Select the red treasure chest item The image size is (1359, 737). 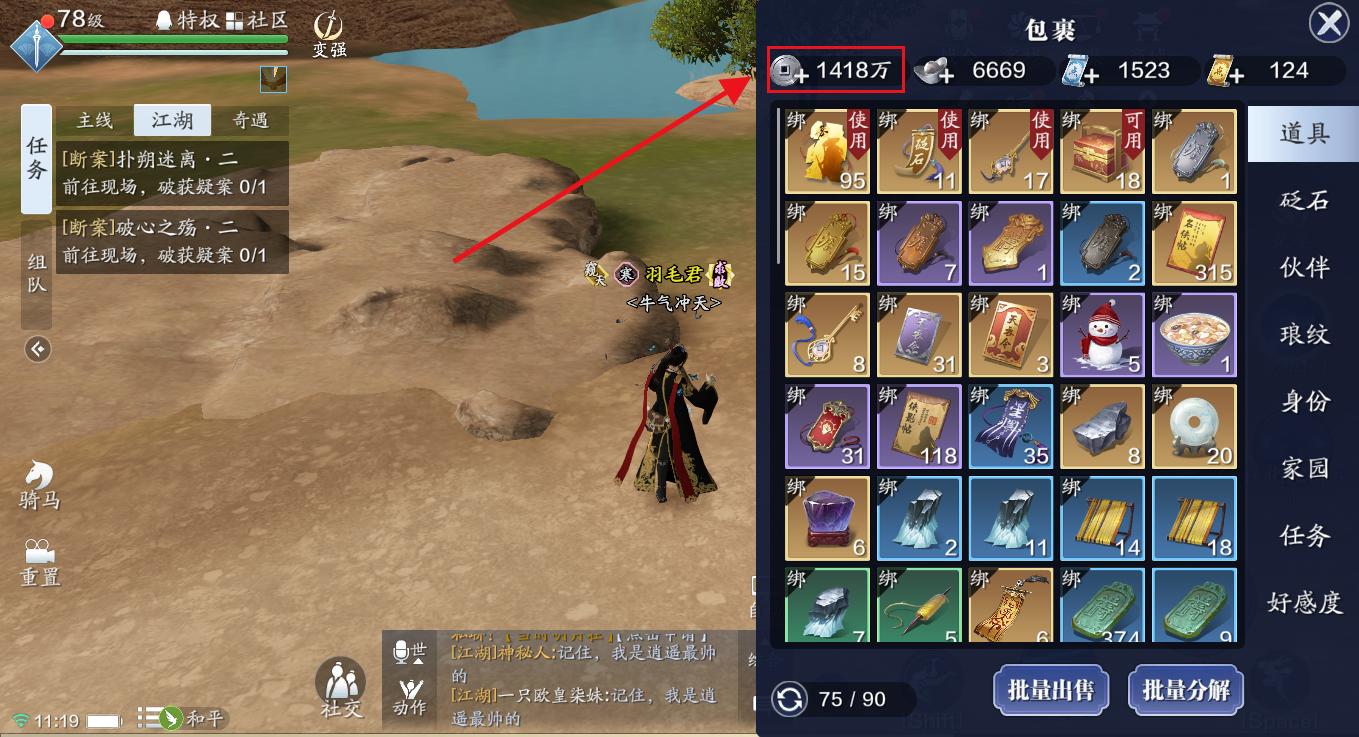(x=1102, y=151)
